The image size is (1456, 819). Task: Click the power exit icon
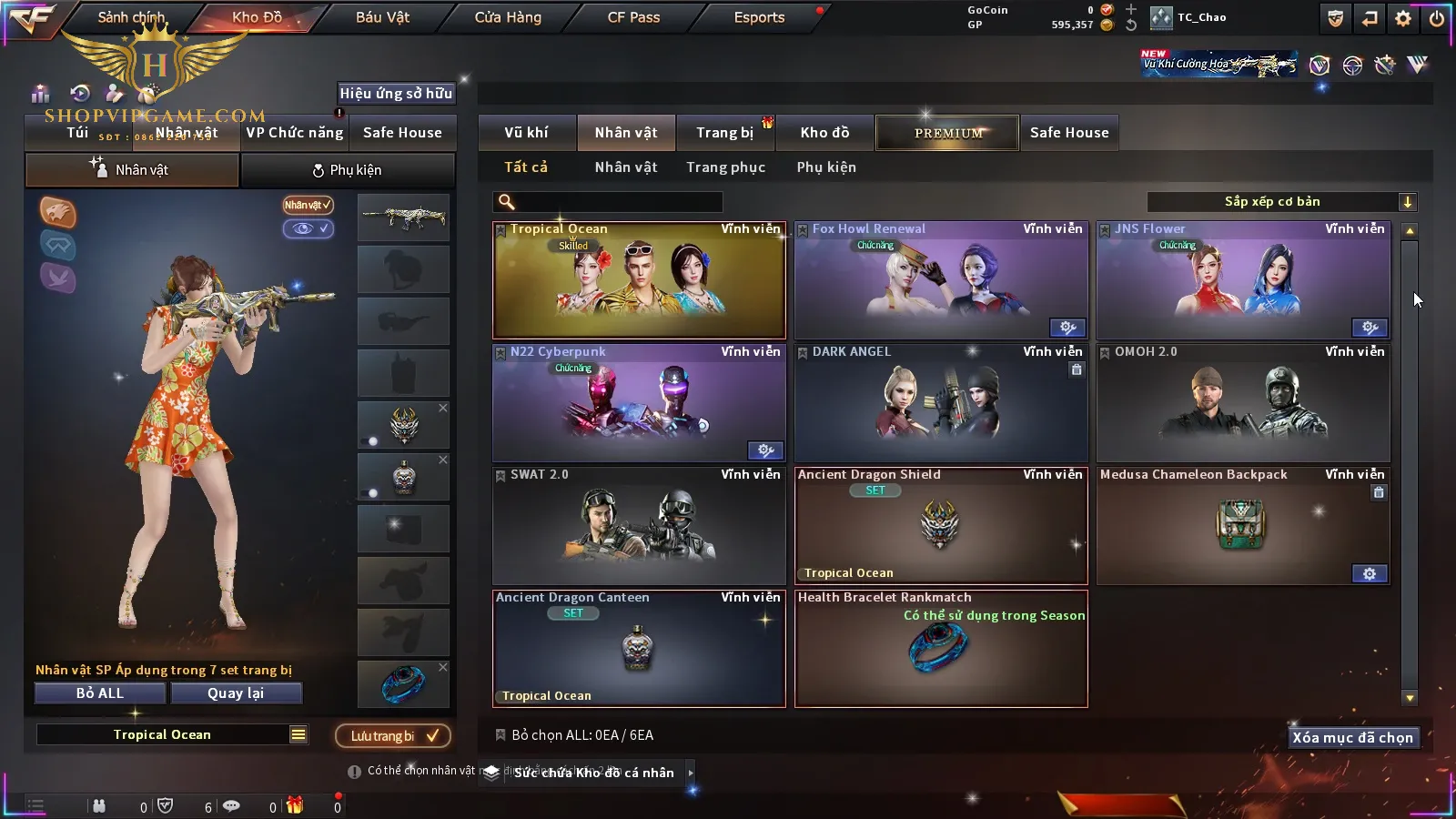[x=1437, y=18]
